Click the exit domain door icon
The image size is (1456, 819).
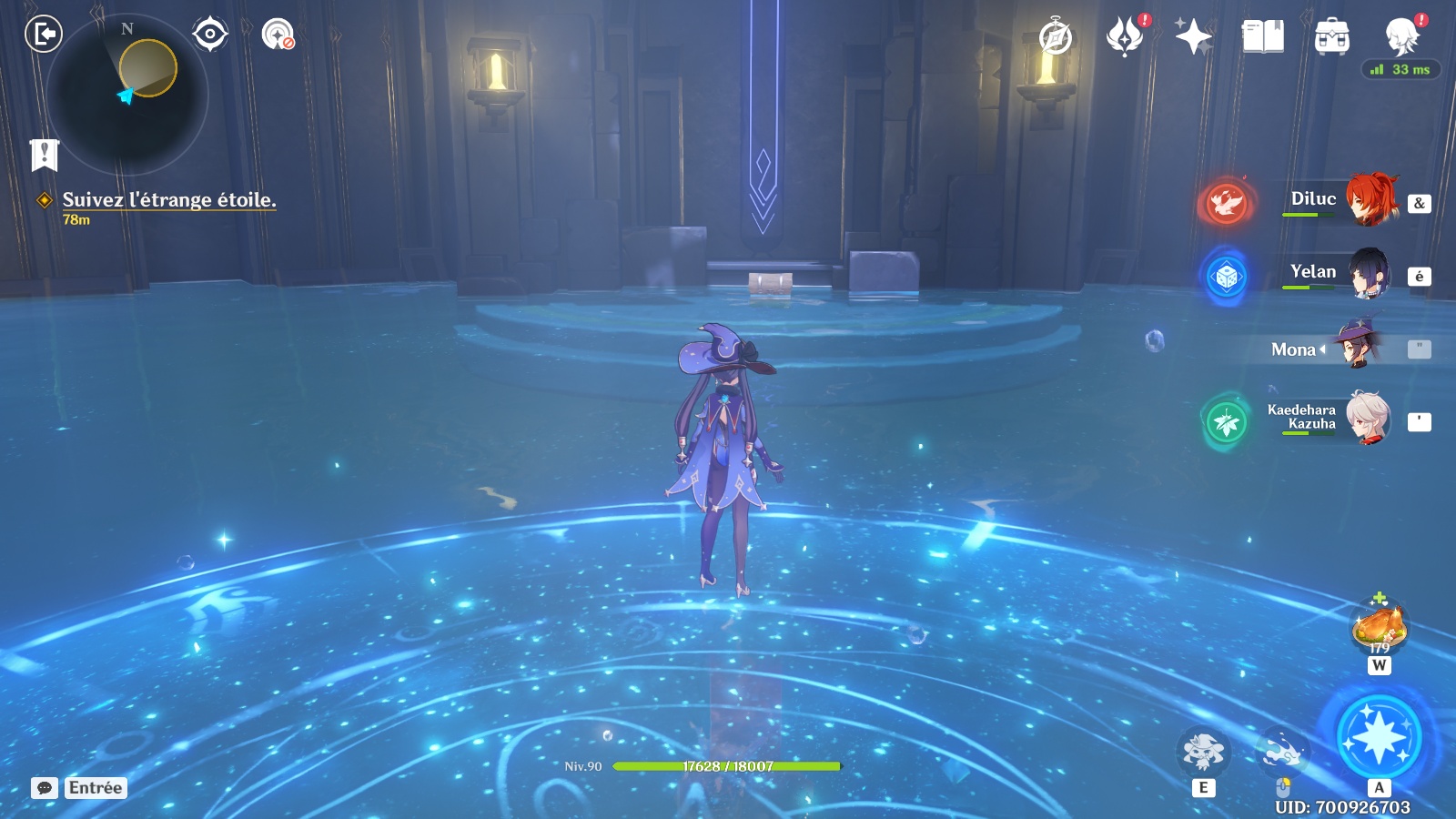pyautogui.click(x=43, y=35)
